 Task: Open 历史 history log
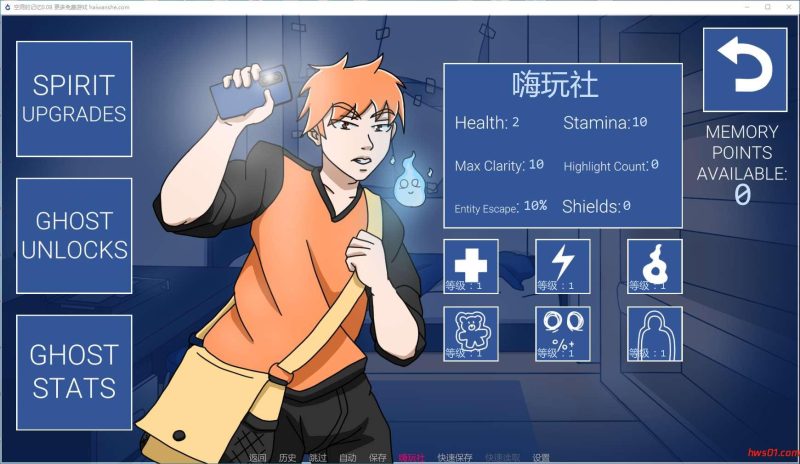(287, 458)
